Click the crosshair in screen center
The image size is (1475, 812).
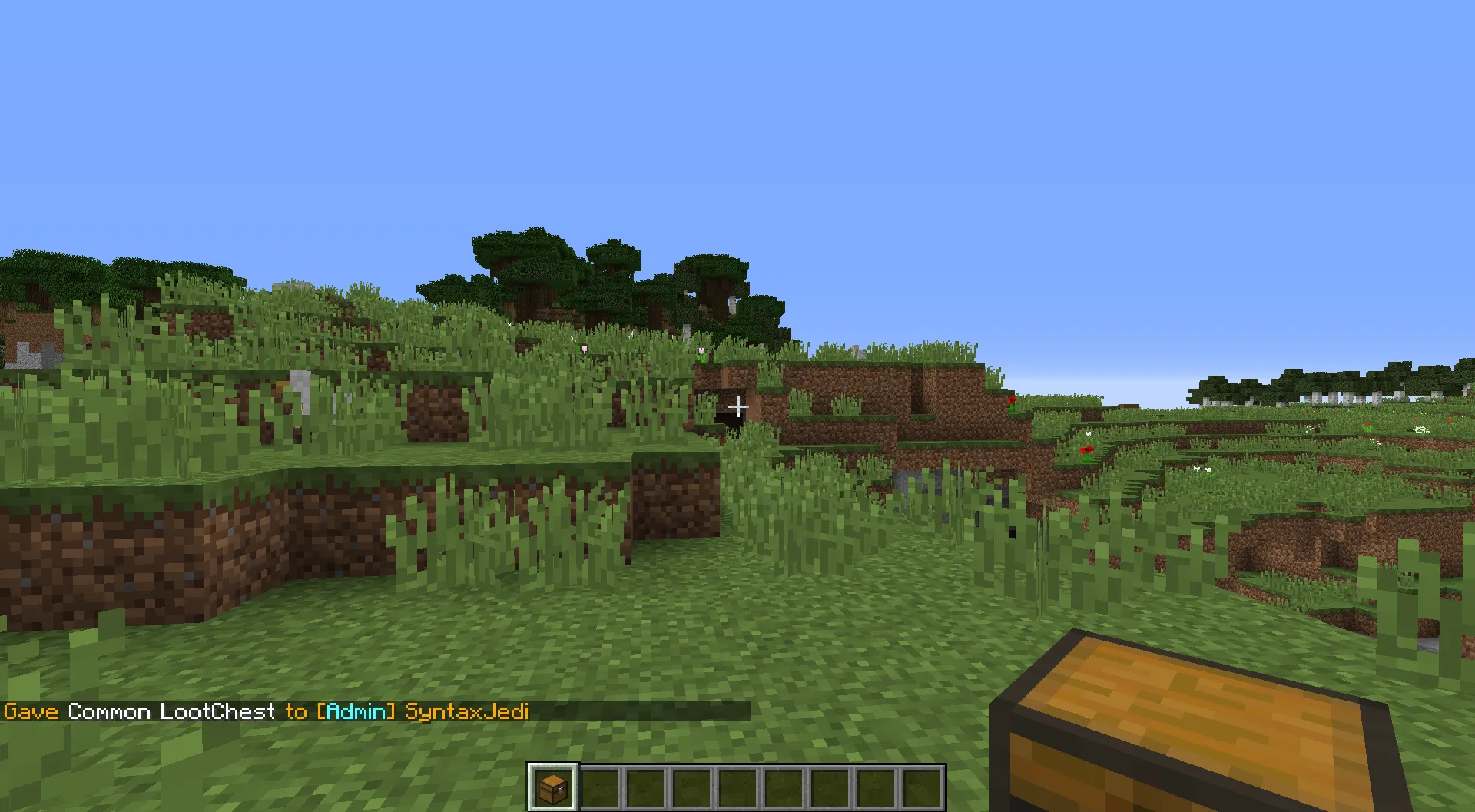737,406
